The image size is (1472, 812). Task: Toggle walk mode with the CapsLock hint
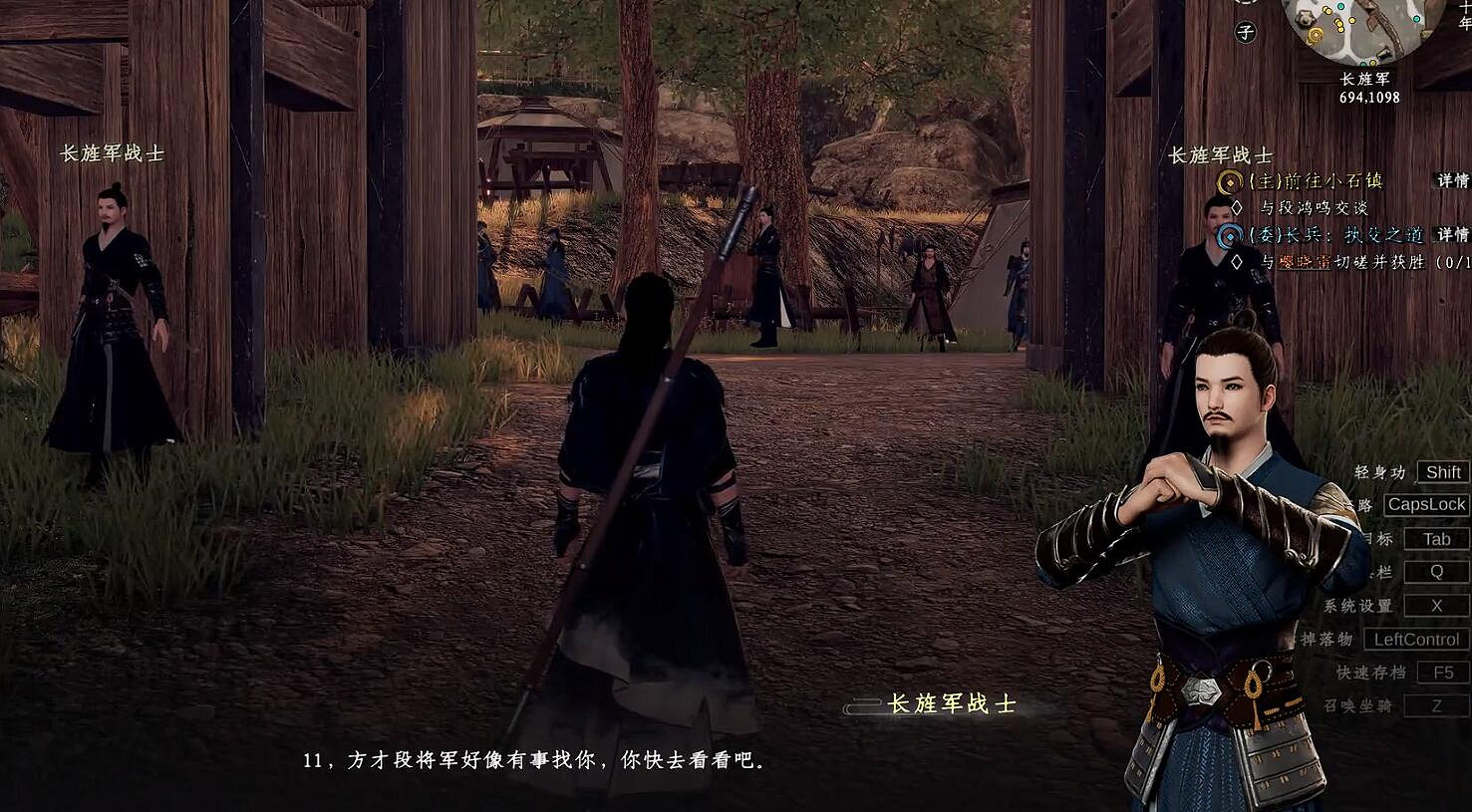[x=1428, y=505]
